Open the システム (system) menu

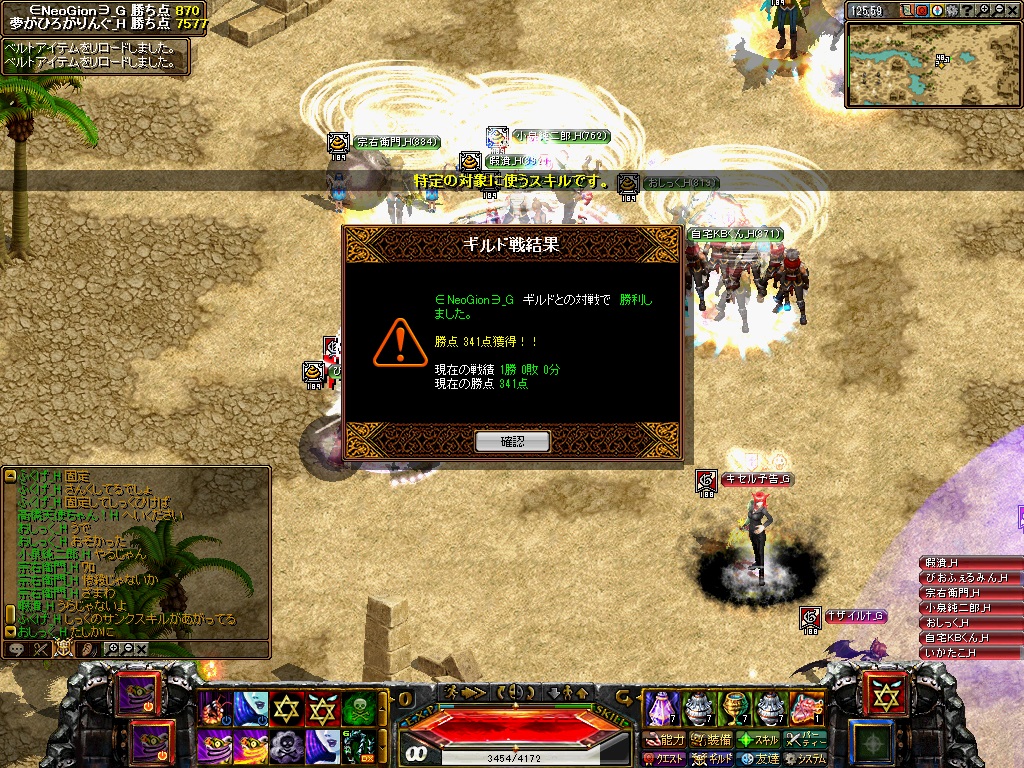tap(808, 759)
